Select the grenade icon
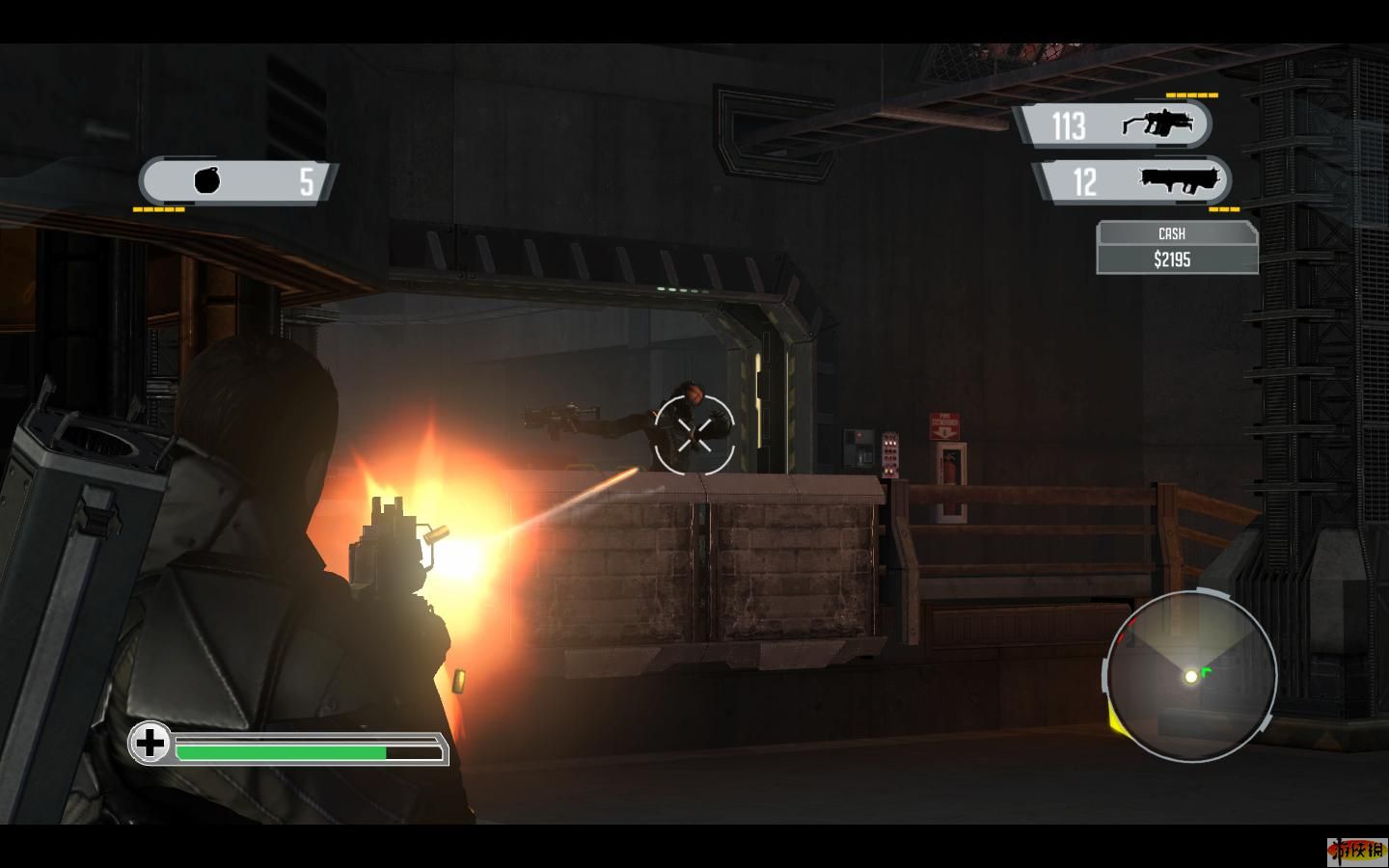The width and height of the screenshot is (1389, 868). pyautogui.click(x=207, y=180)
